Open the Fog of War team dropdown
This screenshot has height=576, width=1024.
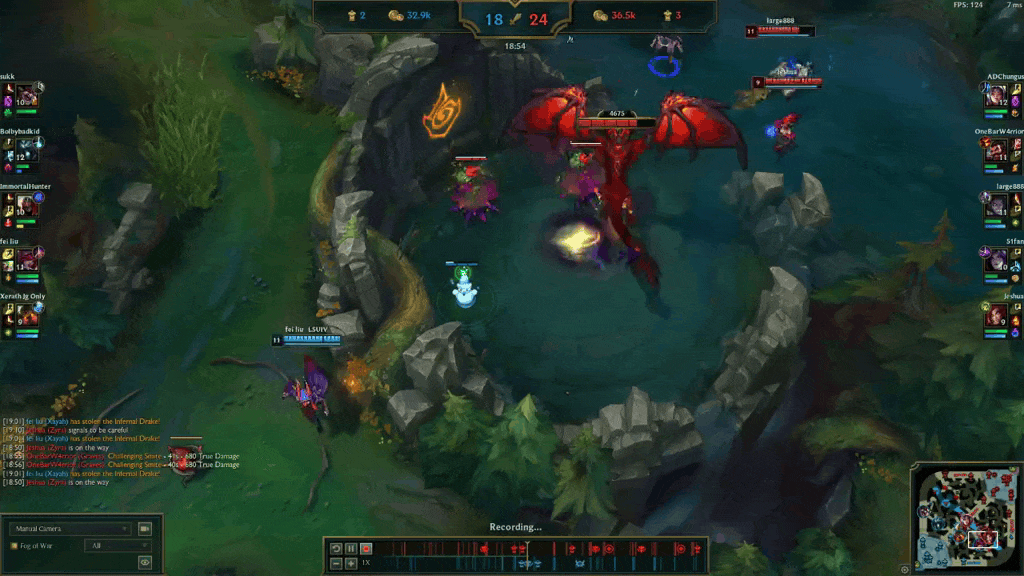pyautogui.click(x=118, y=546)
